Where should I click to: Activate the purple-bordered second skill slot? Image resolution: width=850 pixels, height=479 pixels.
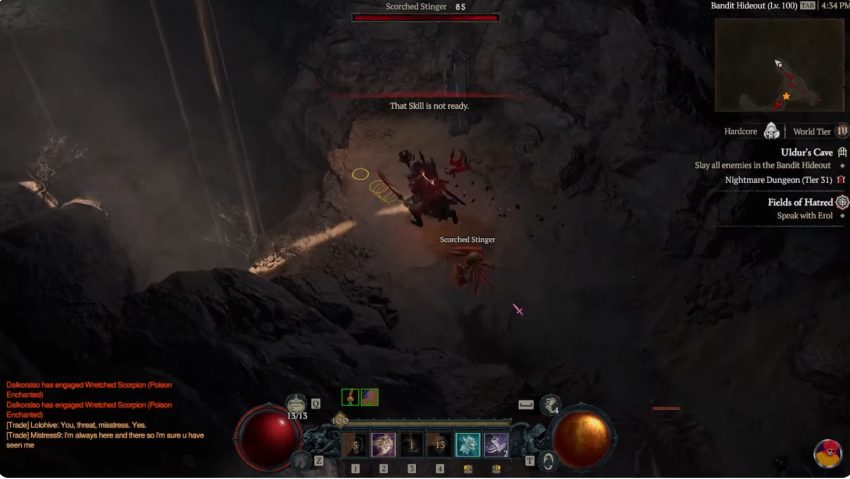(x=383, y=445)
